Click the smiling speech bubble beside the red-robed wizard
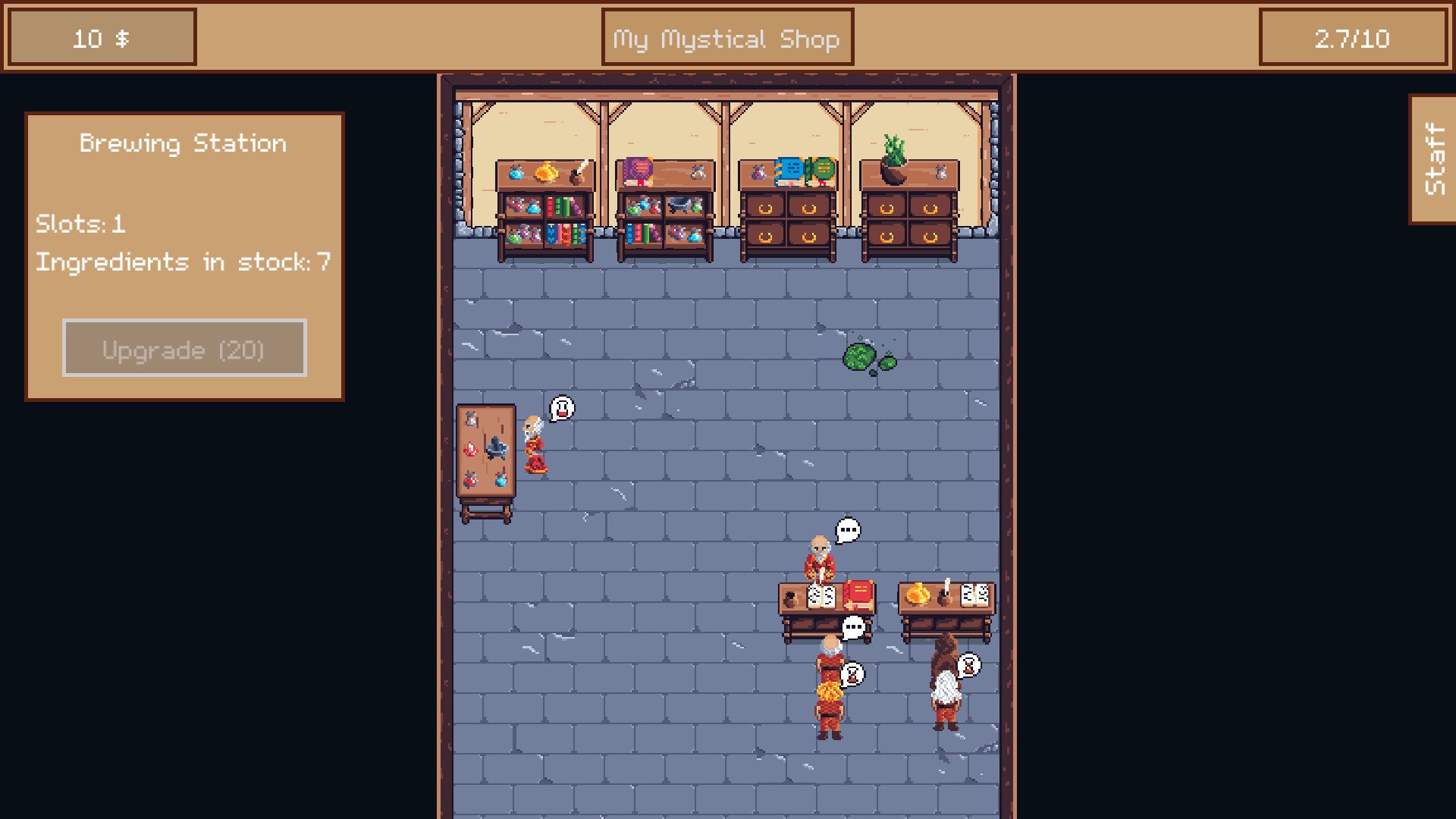This screenshot has width=1456, height=819. [562, 408]
